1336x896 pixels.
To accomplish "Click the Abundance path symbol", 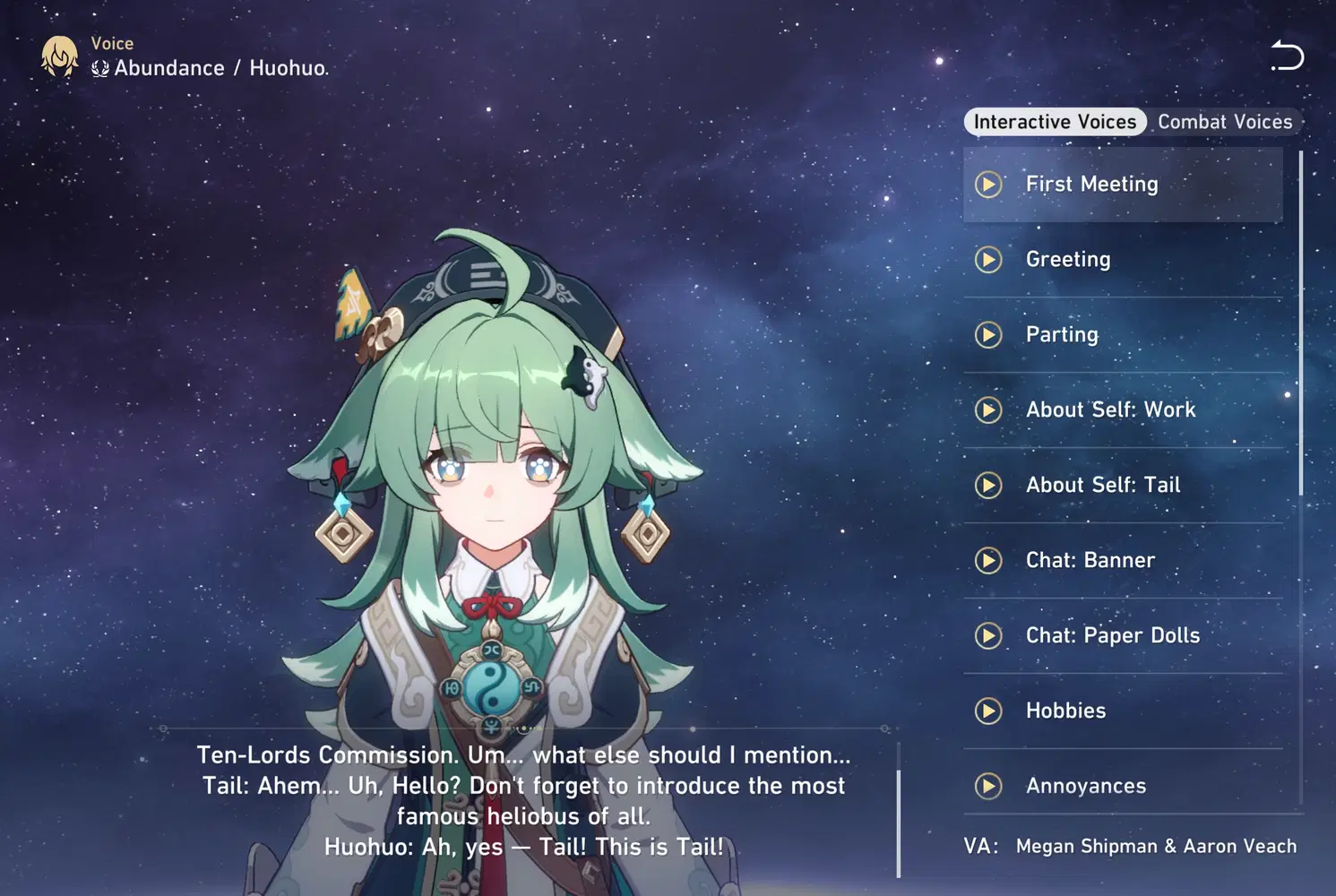I will tap(100, 67).
